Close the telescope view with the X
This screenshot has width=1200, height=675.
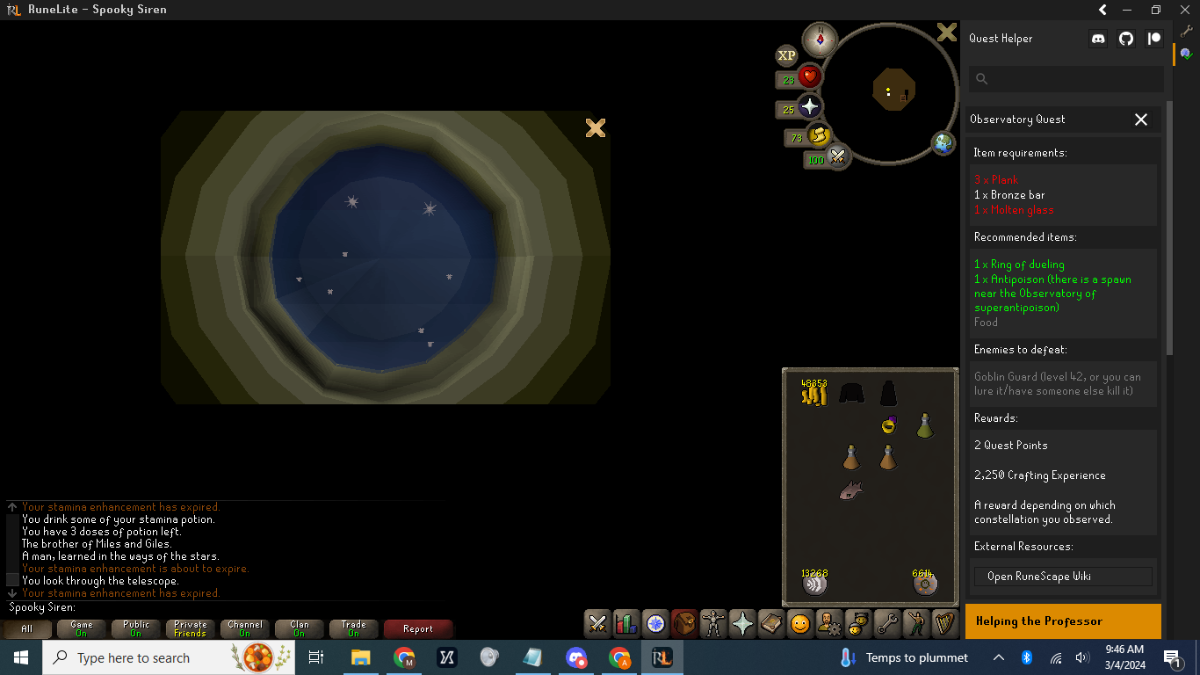pos(595,128)
